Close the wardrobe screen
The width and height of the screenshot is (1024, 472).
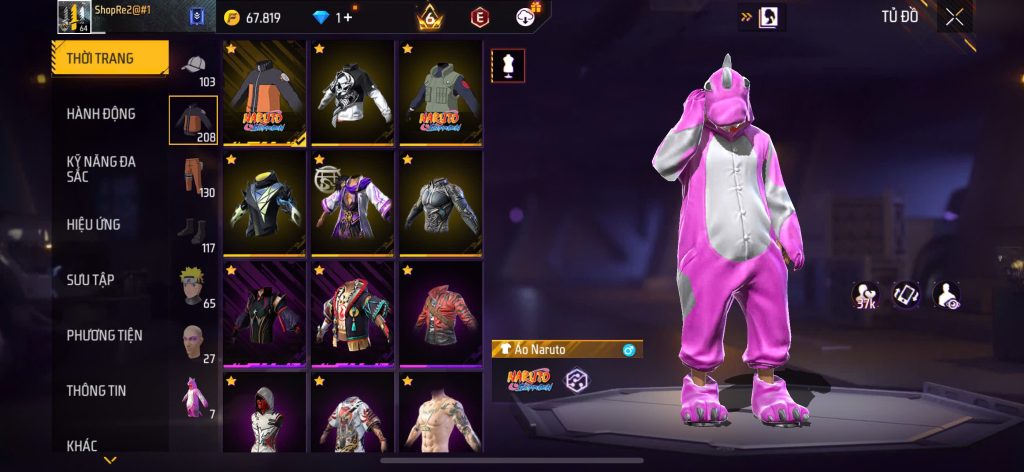point(955,16)
